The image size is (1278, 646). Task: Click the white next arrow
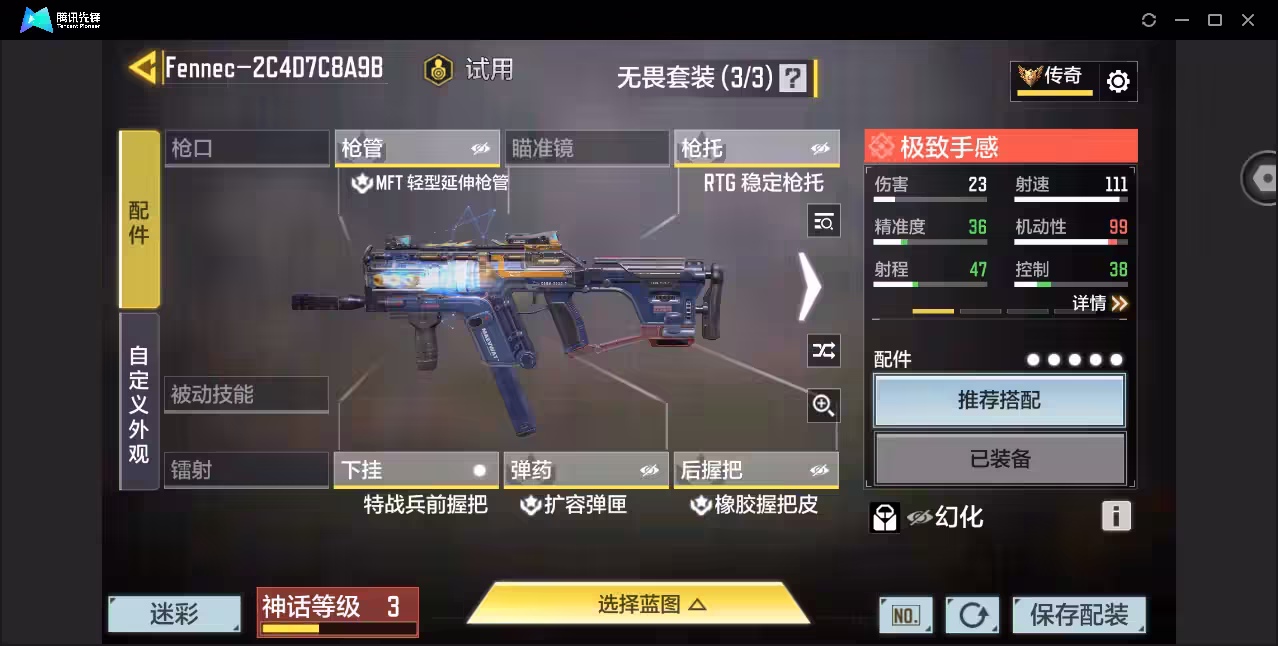click(x=809, y=287)
